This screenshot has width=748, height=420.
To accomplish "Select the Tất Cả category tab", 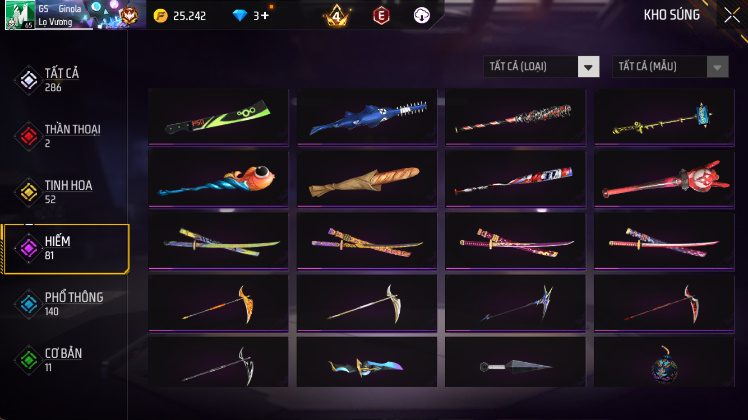I will [65, 80].
